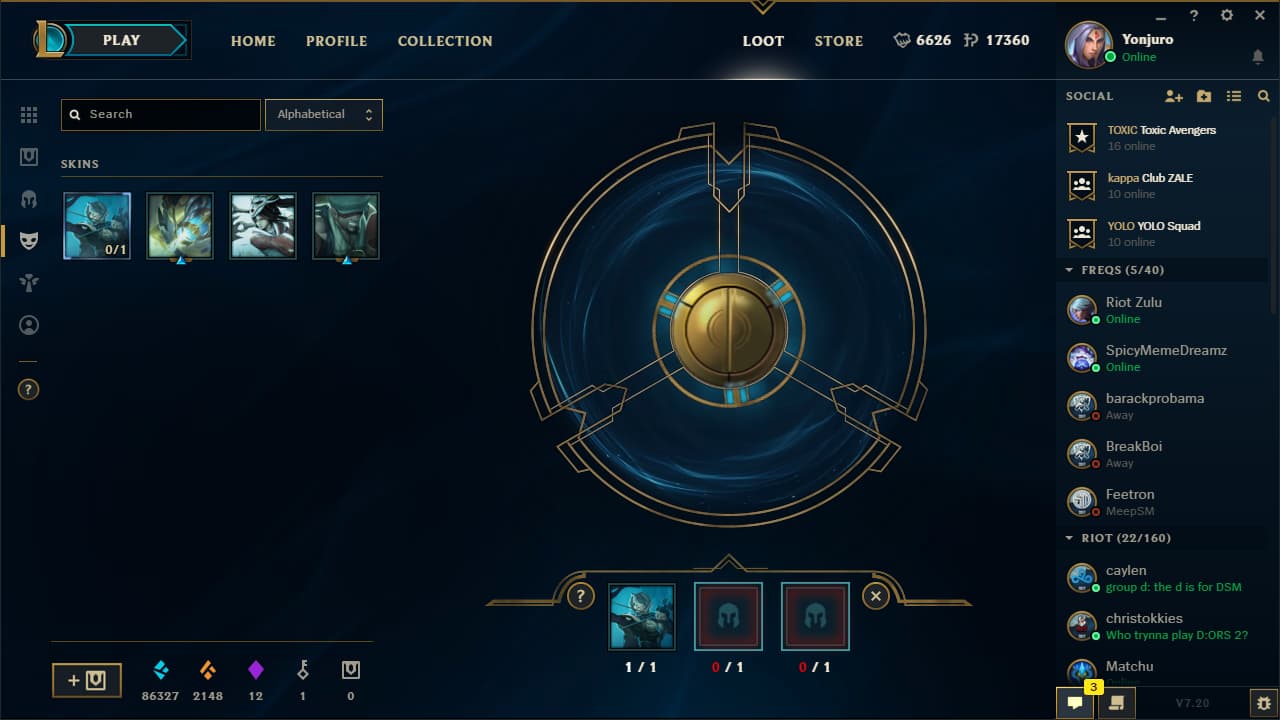Click the chest loot category icon
Viewport: 1280px width, 720px height.
pos(29,156)
